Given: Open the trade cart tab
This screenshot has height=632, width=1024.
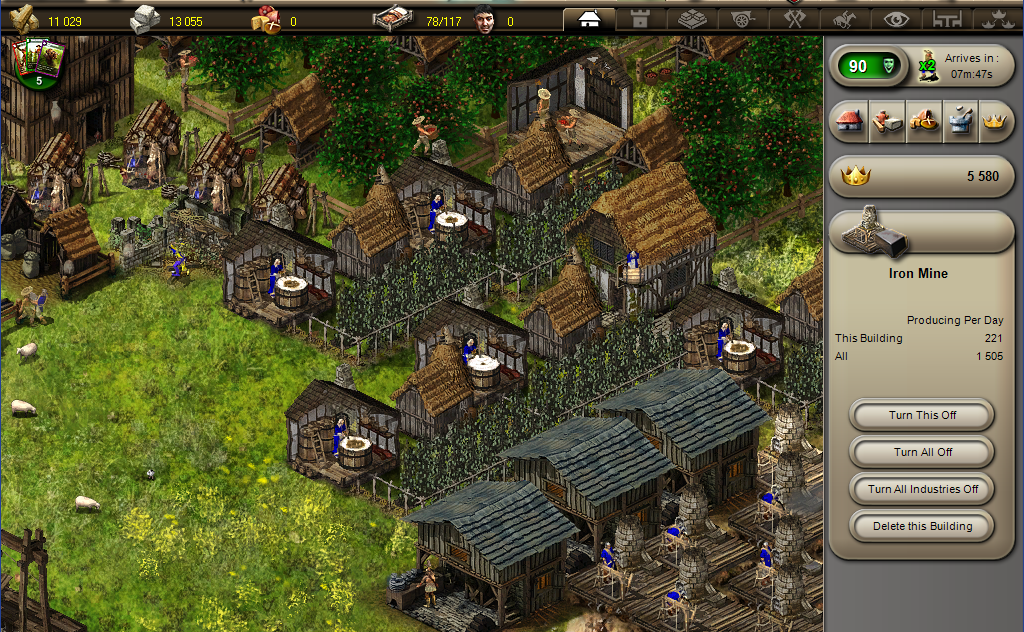Looking at the screenshot, I should click(x=743, y=19).
